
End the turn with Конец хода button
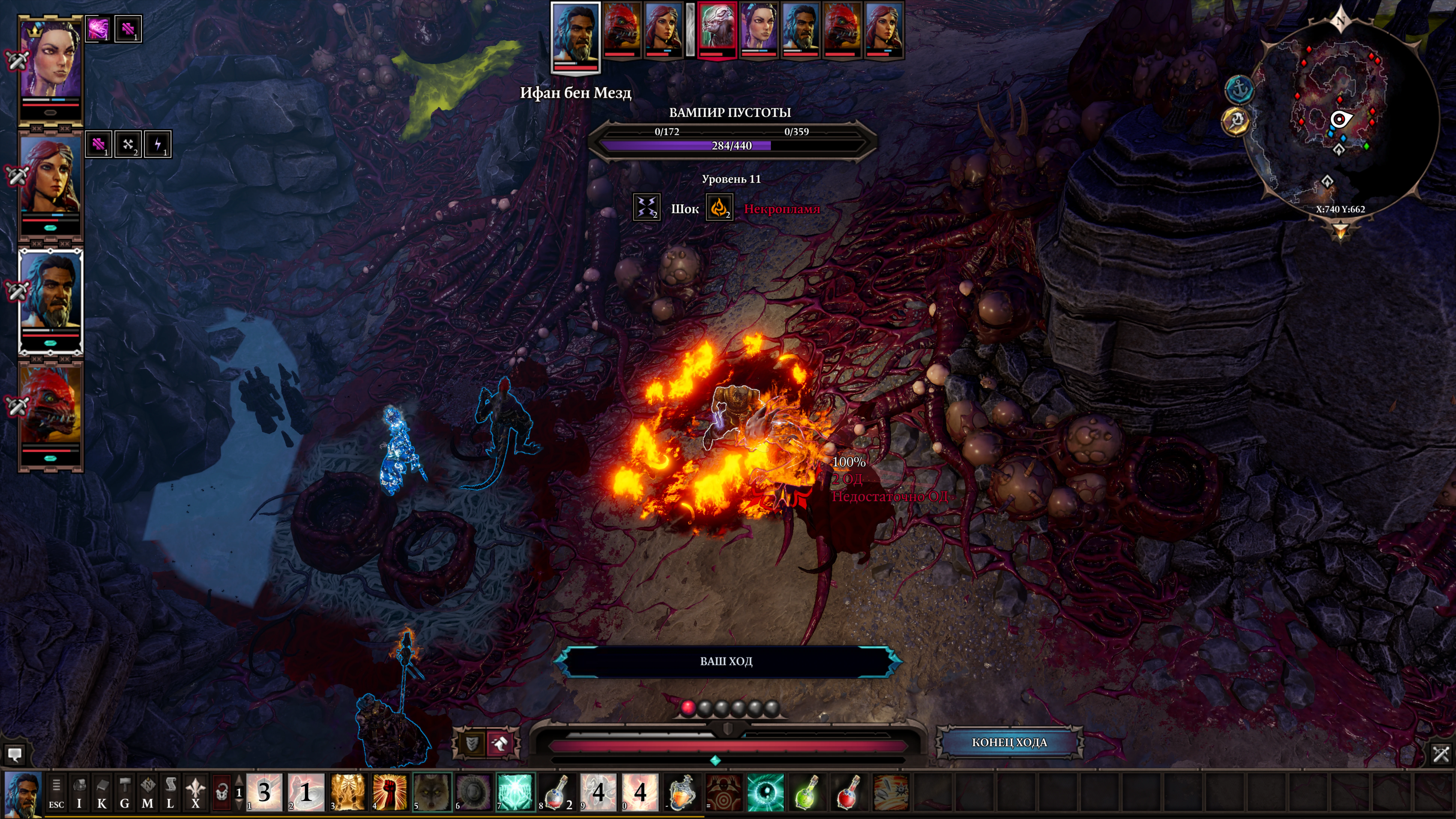tap(1009, 742)
